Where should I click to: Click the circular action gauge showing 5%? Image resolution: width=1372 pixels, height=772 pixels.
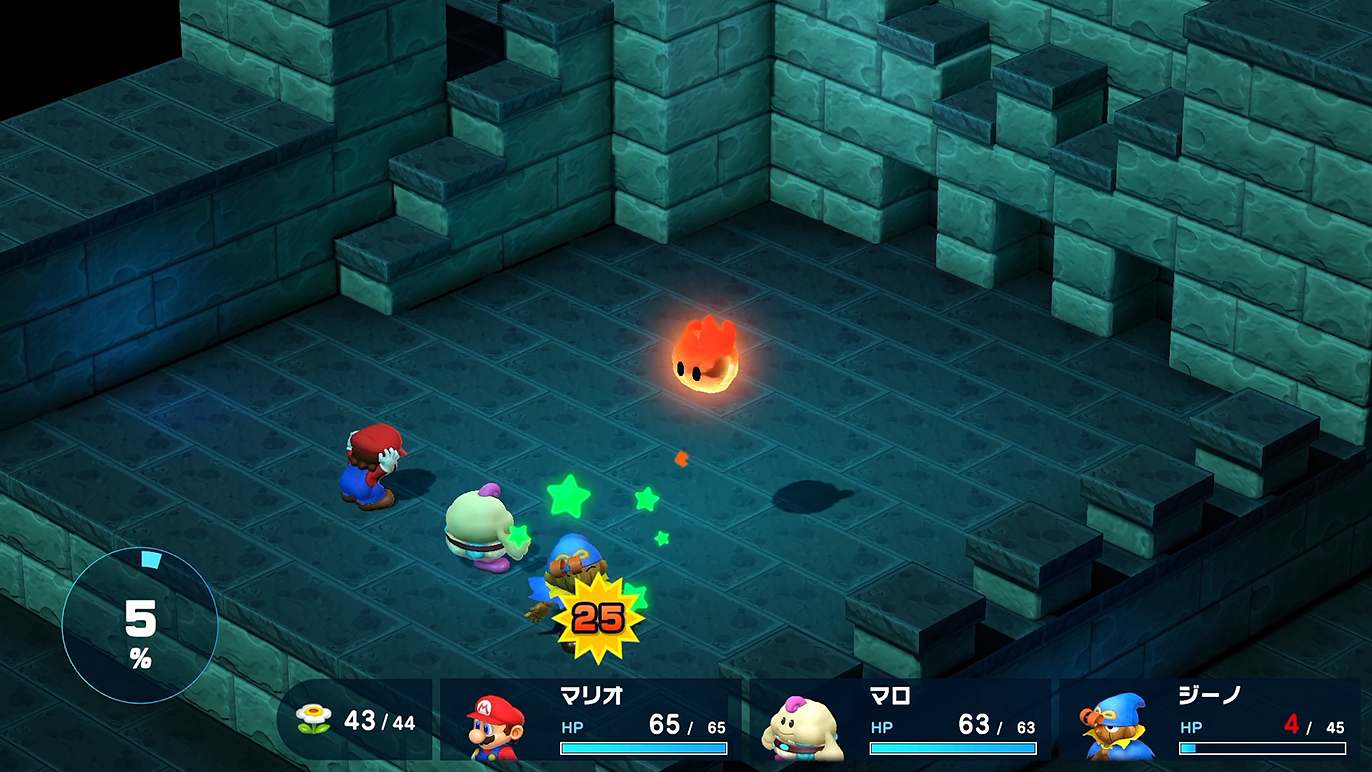[x=140, y=627]
